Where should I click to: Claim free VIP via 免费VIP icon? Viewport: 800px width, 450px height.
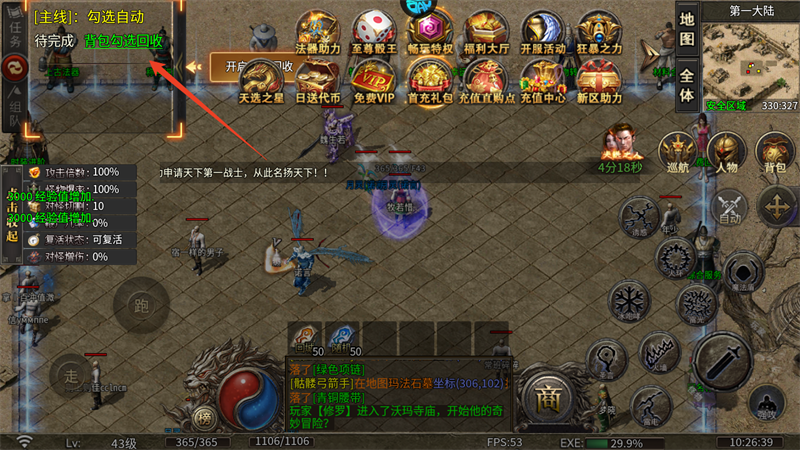click(x=374, y=78)
